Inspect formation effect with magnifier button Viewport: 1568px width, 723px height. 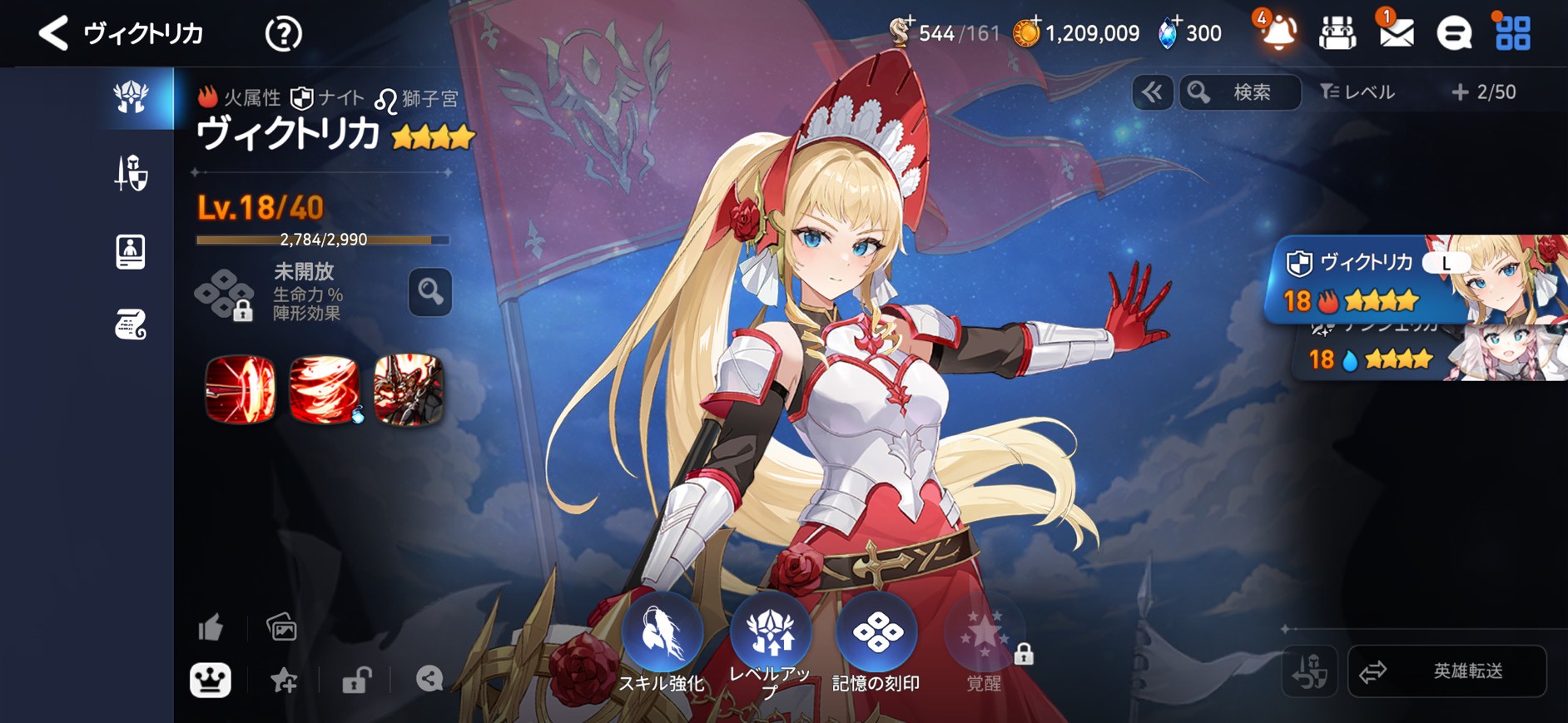430,291
